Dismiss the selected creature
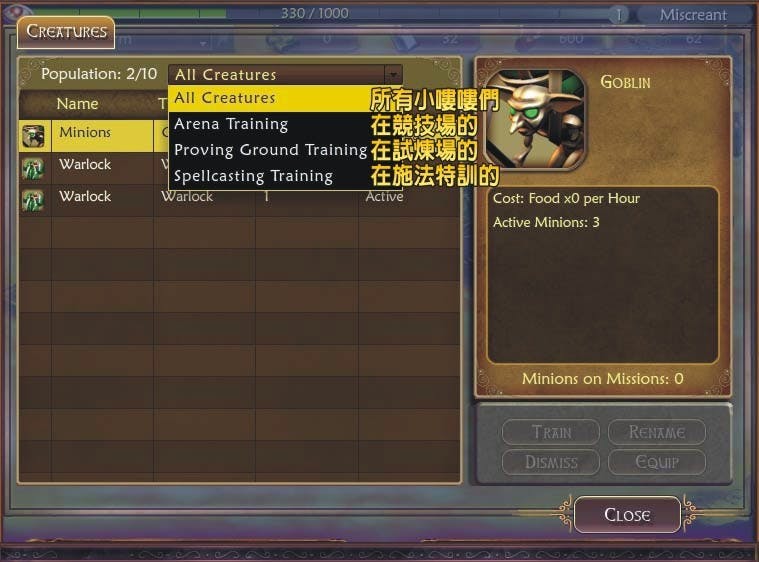Image resolution: width=759 pixels, height=562 pixels. 551,462
